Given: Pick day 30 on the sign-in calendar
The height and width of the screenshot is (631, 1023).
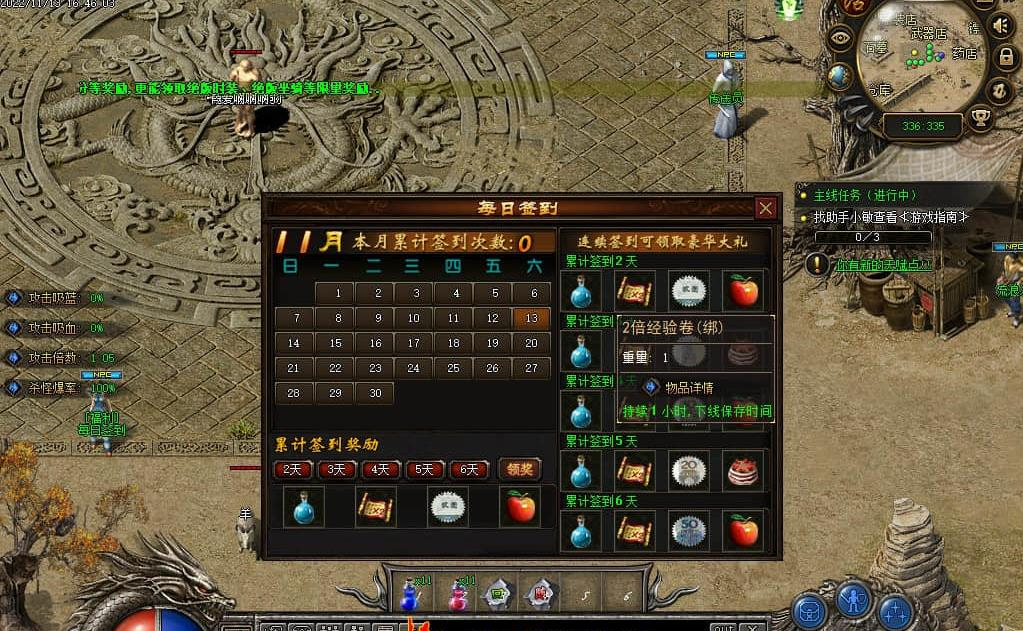Looking at the screenshot, I should (x=375, y=393).
